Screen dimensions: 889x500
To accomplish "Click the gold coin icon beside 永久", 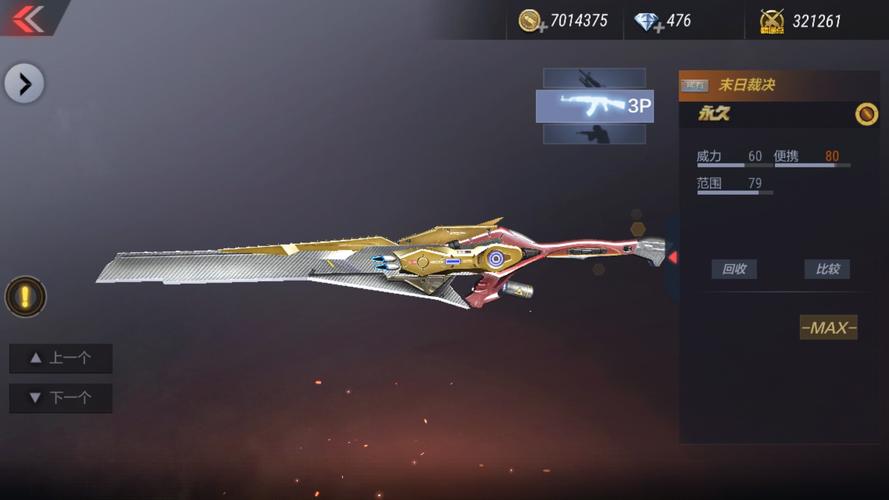I will [x=866, y=114].
